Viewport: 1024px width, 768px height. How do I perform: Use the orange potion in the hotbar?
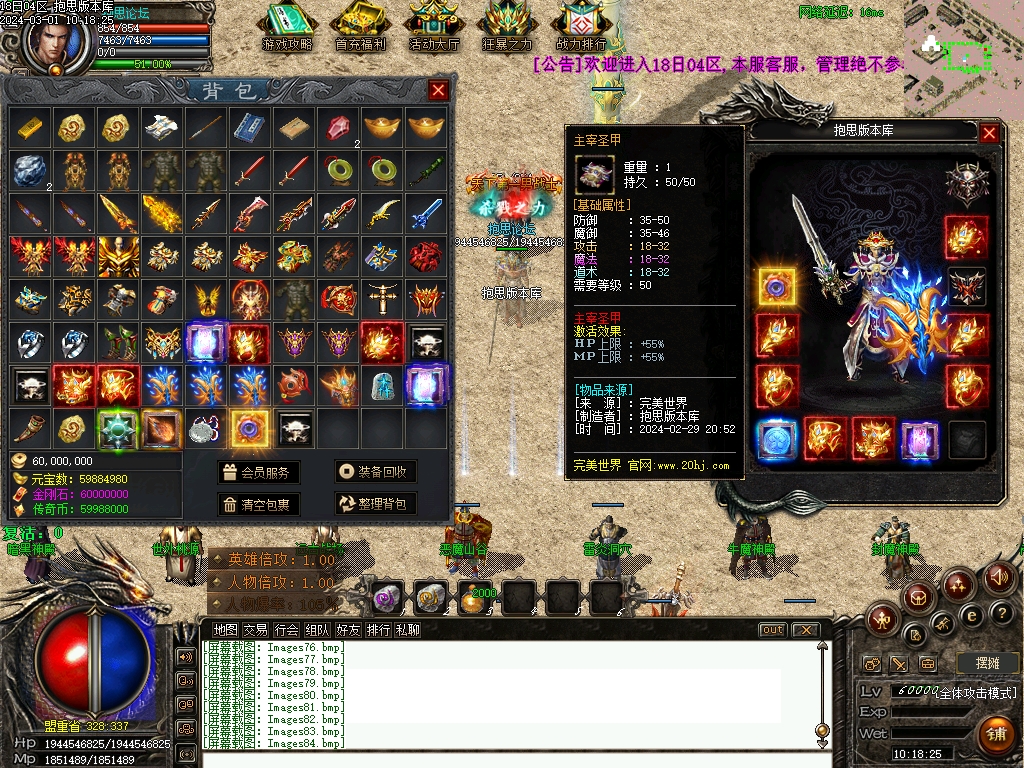point(473,599)
